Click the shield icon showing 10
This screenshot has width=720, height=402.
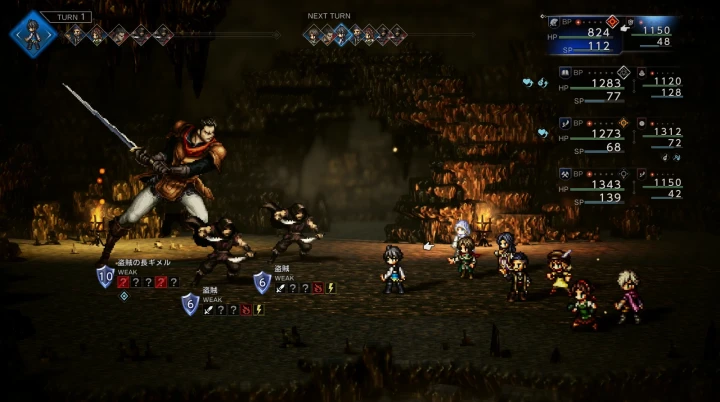pyautogui.click(x=106, y=277)
